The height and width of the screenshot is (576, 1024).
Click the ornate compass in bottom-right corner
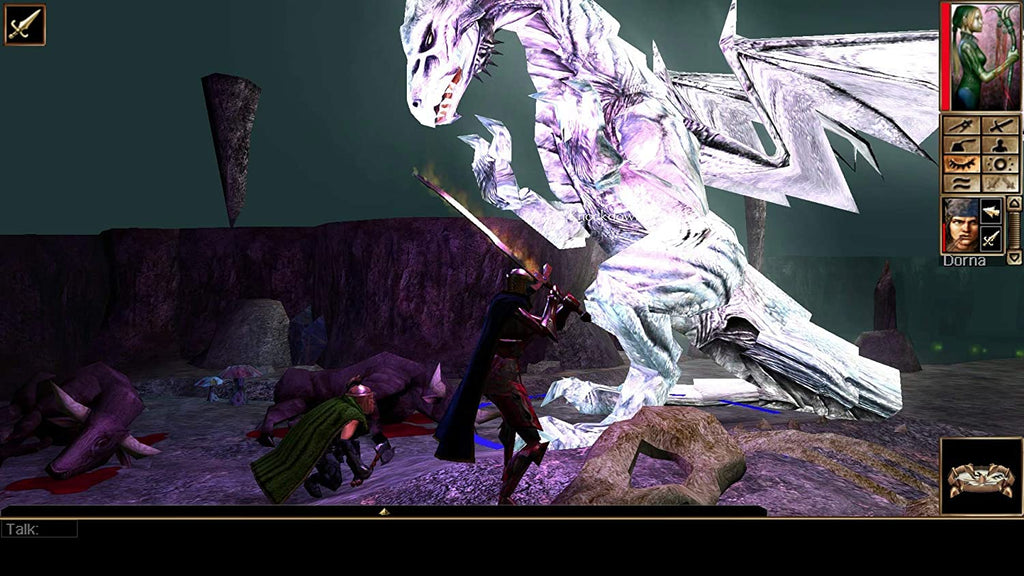[x=981, y=477]
